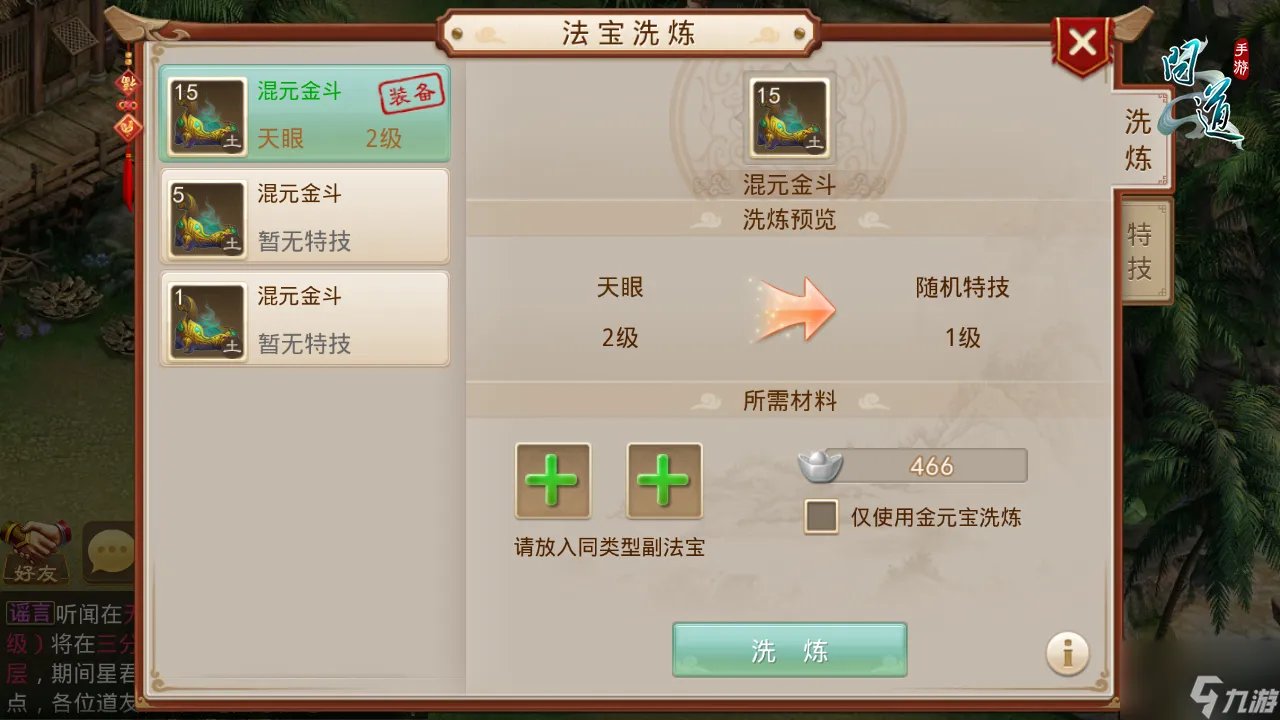Expand the 特技 side panel
The image size is (1280, 720).
pos(1140,245)
